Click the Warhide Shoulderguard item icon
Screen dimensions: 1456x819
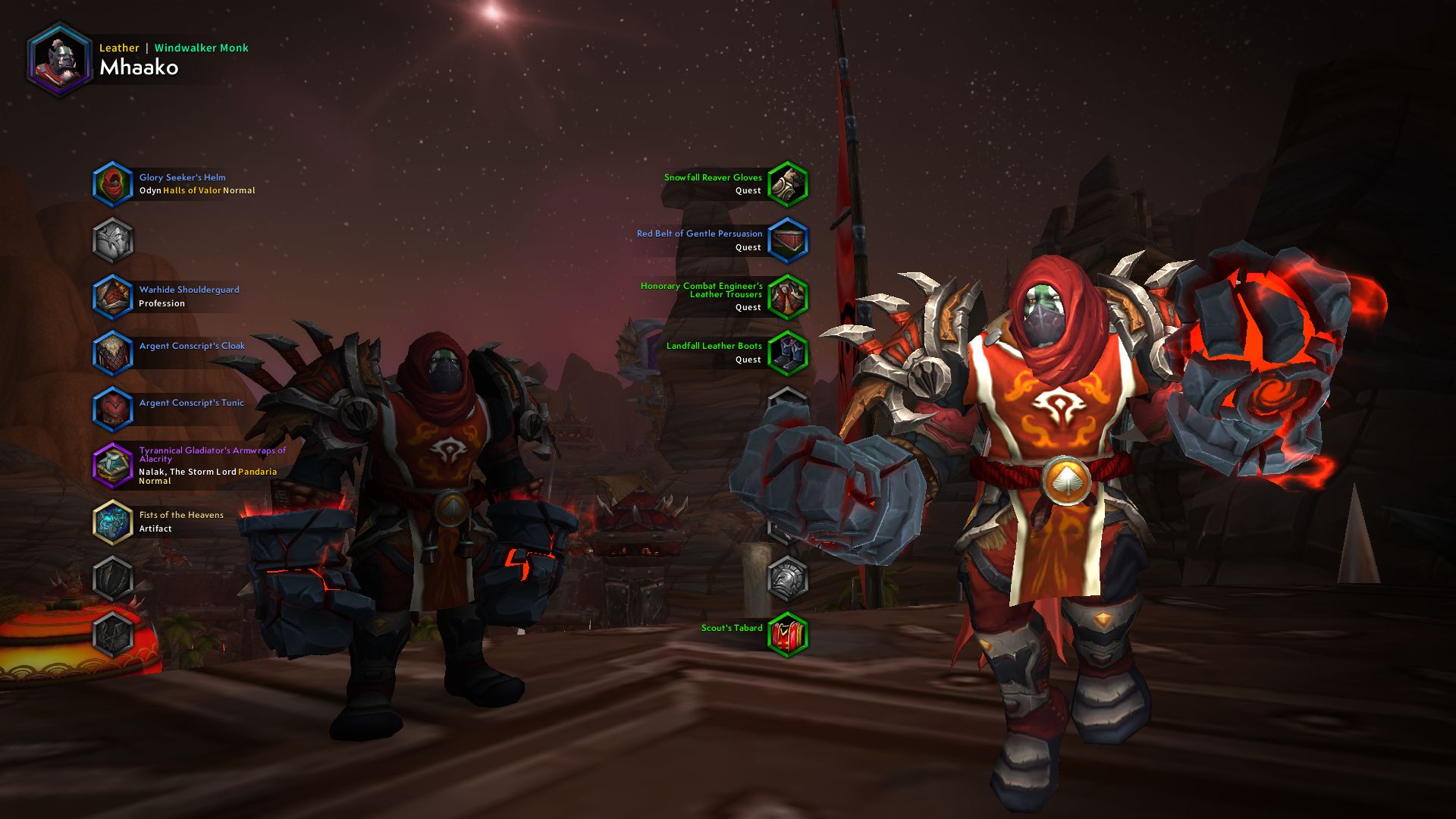[113, 296]
